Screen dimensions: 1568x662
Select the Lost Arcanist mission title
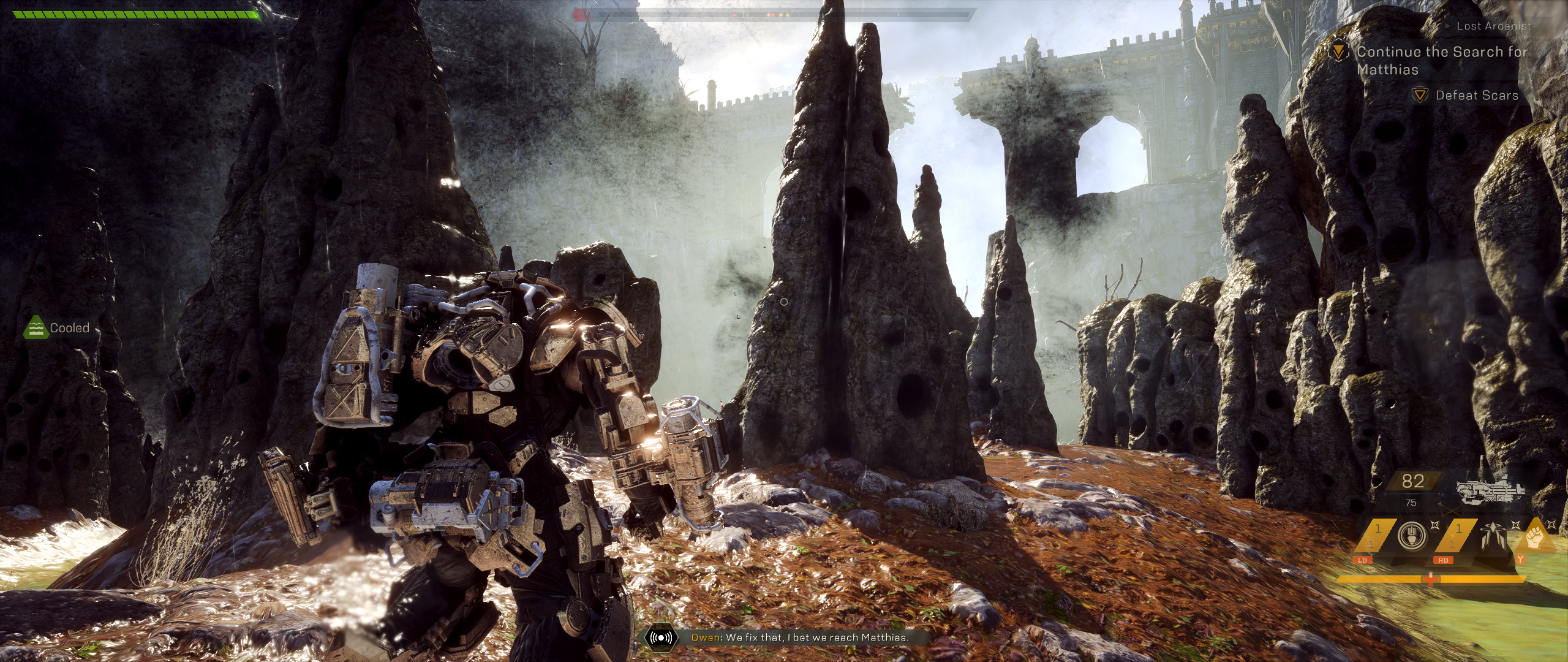point(1493,26)
